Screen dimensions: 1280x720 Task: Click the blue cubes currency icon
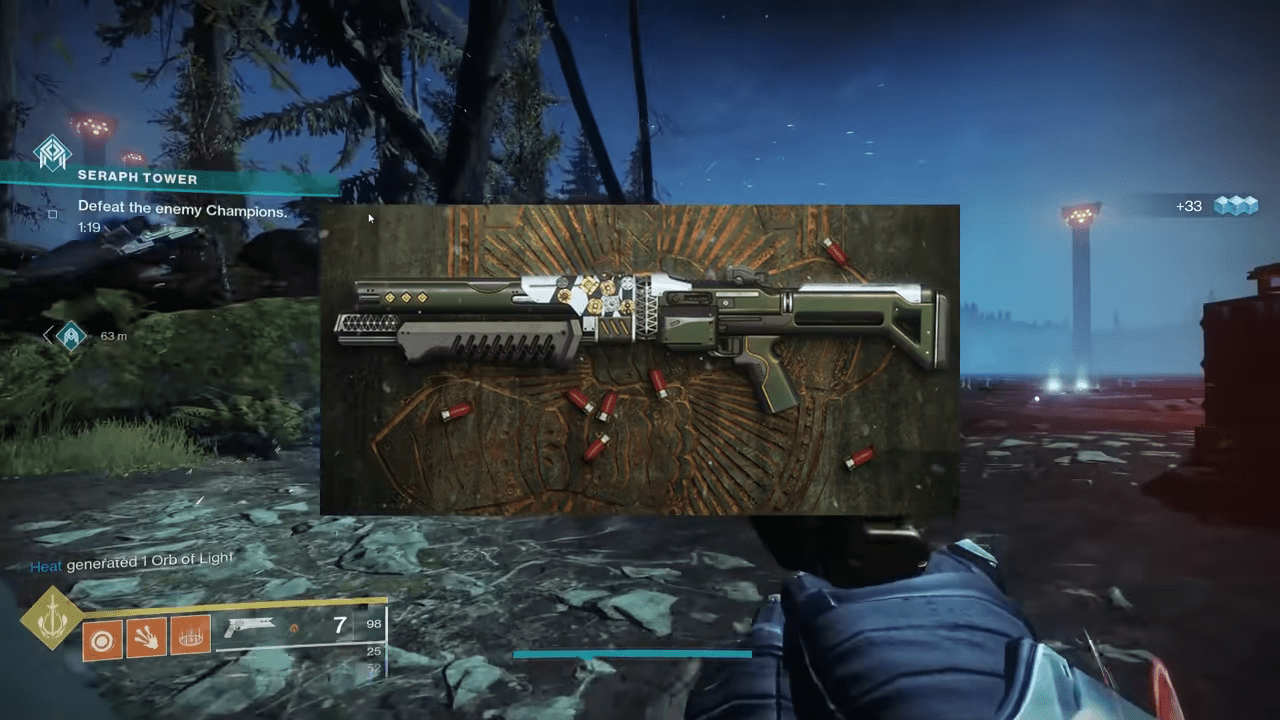point(1235,206)
